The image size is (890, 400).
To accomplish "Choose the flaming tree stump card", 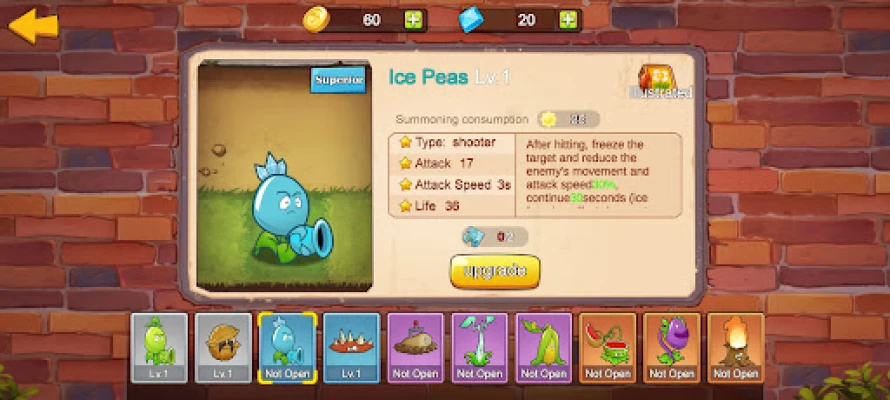I will (735, 347).
